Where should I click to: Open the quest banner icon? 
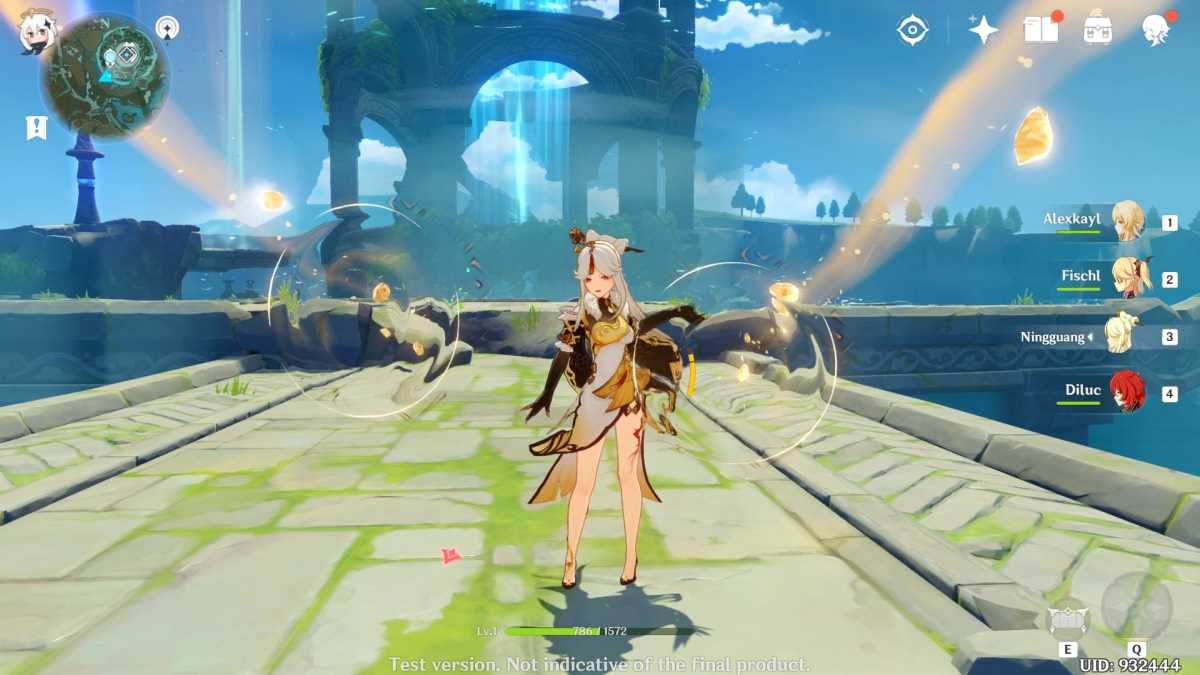36,127
